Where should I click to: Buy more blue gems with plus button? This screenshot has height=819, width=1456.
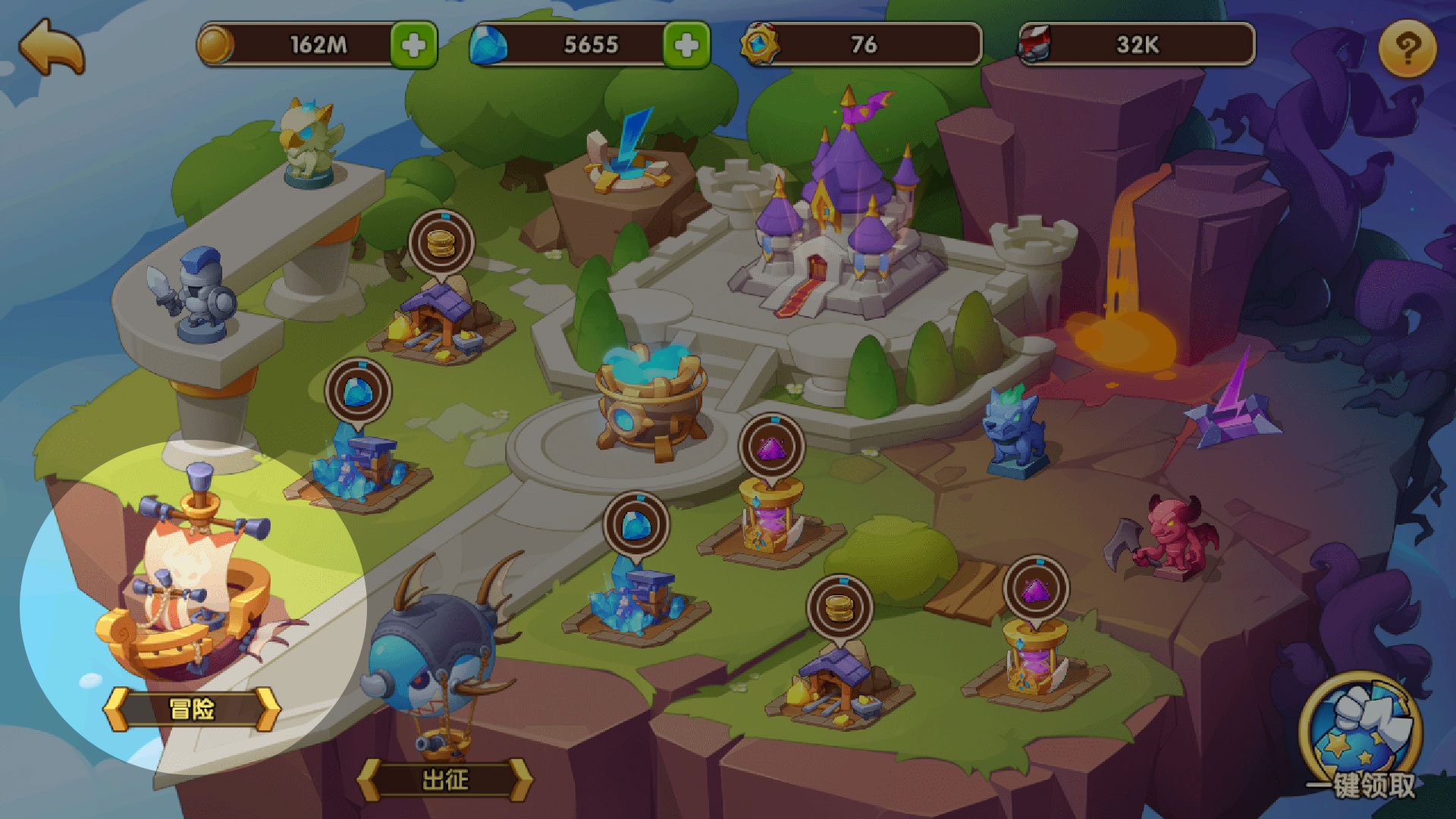(x=686, y=45)
